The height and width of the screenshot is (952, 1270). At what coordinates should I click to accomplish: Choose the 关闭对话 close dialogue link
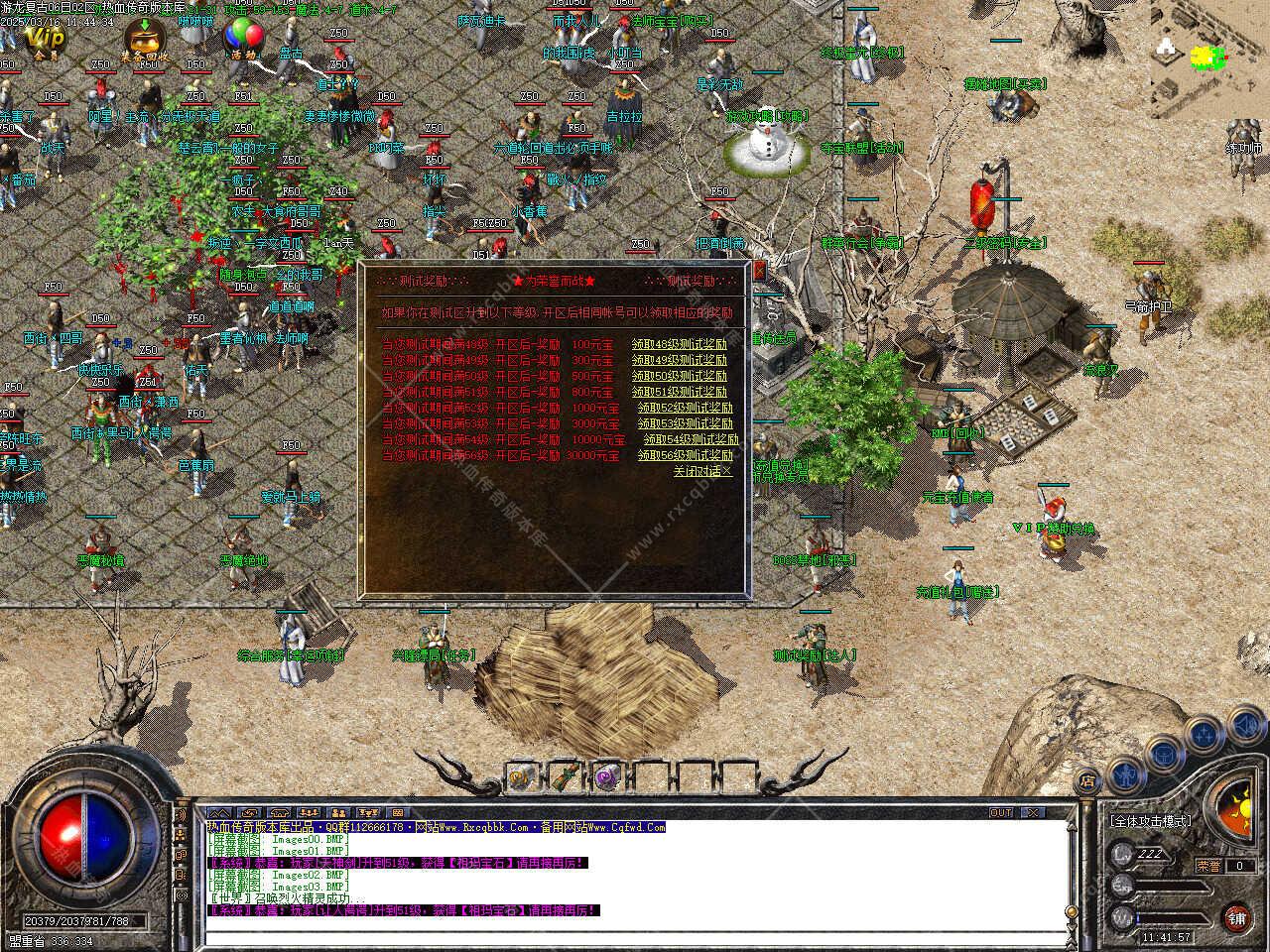[x=702, y=471]
